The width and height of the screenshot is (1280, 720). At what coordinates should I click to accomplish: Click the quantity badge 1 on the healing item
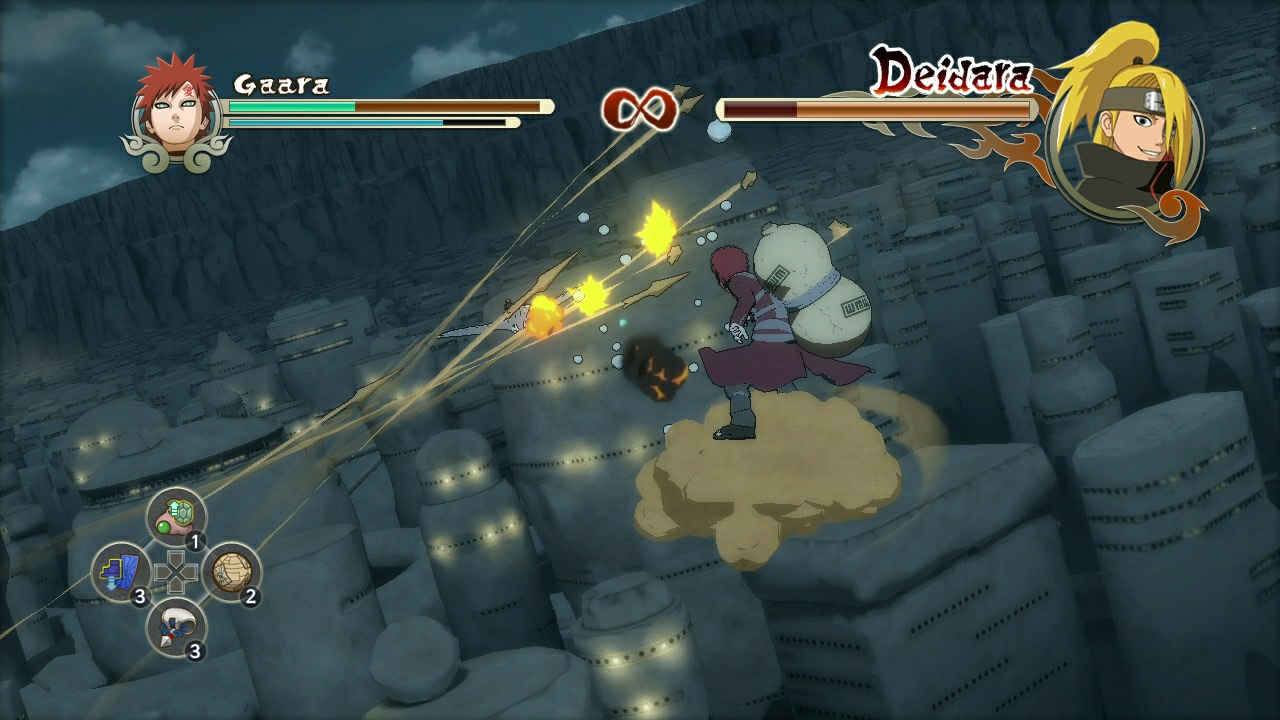coord(194,540)
